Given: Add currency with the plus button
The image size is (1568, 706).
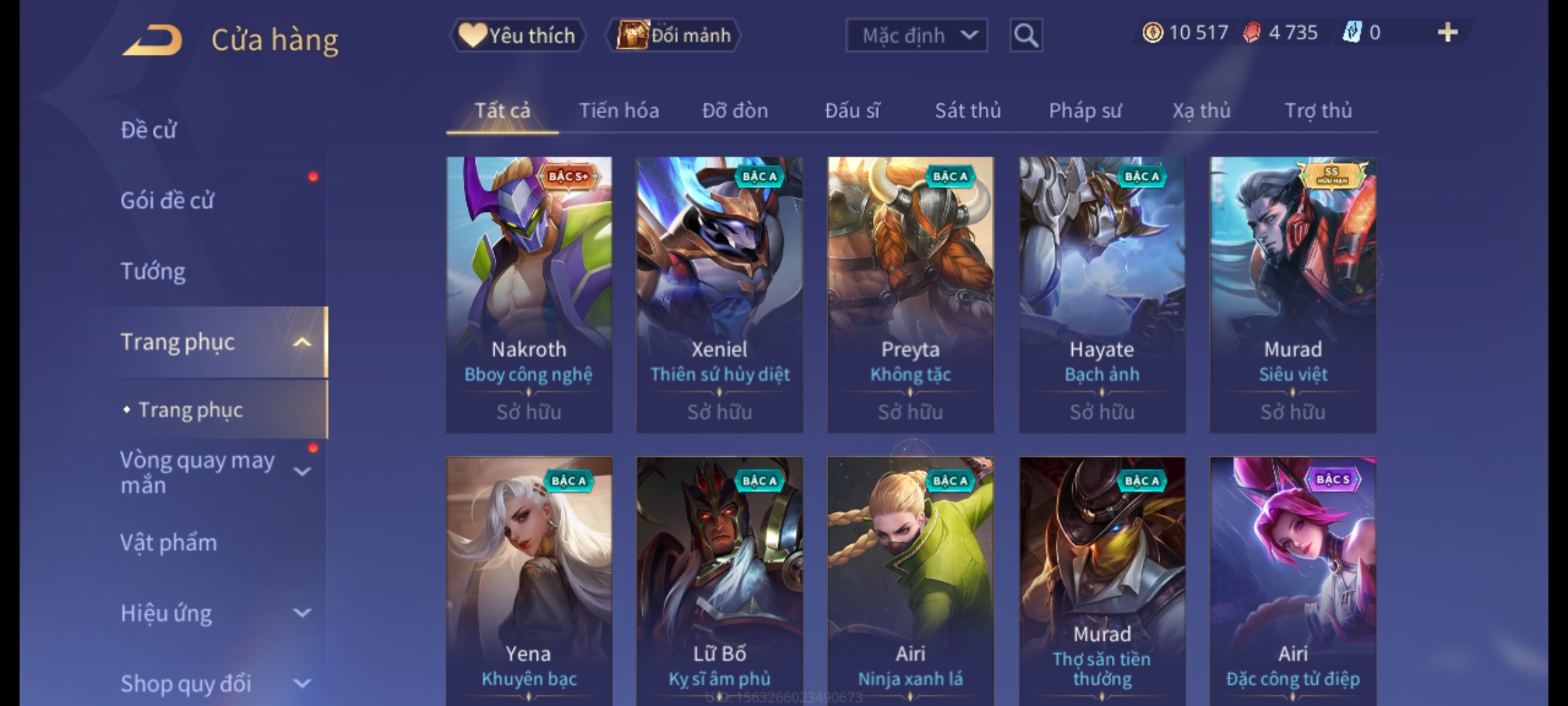Looking at the screenshot, I should 1447,33.
